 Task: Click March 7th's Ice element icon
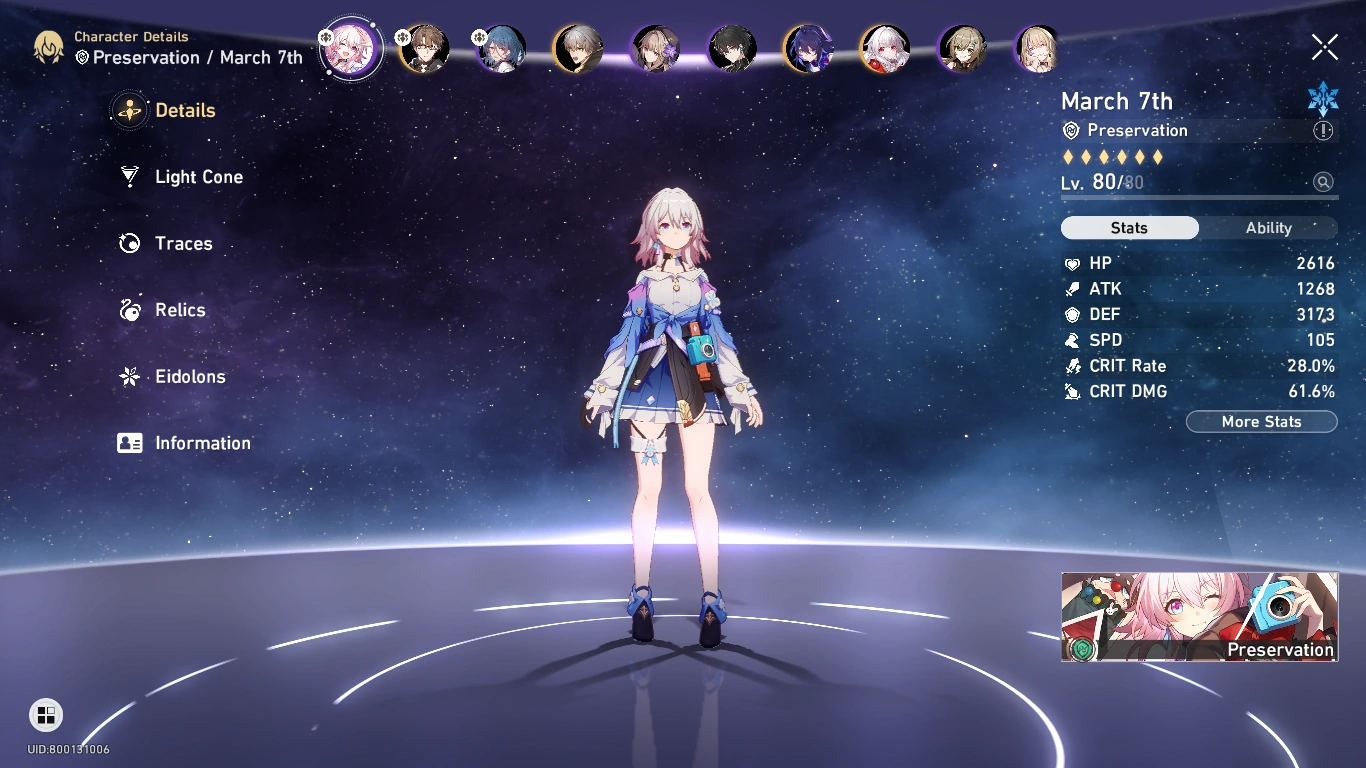[x=1323, y=97]
